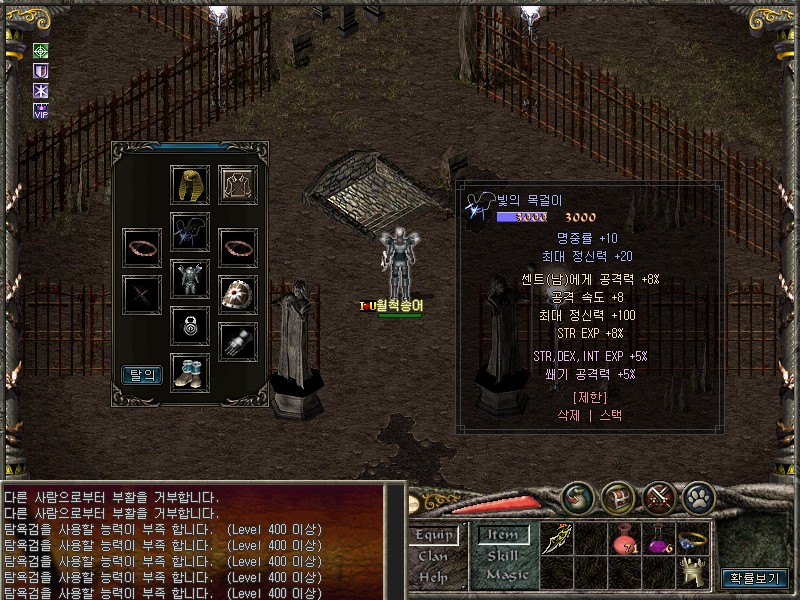Select the round shield slot
This screenshot has height=600, width=800.
click(x=239, y=294)
